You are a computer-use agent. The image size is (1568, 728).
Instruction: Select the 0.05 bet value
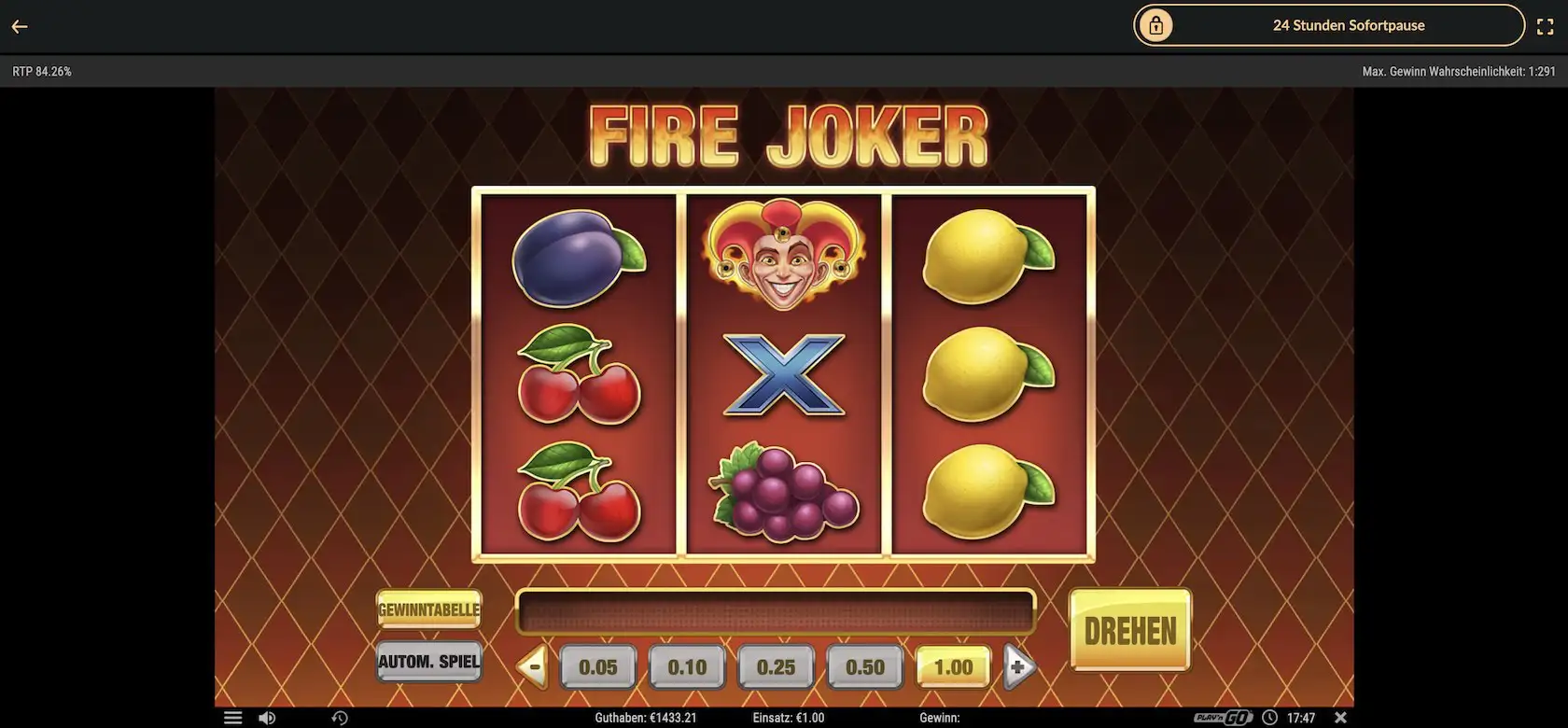(597, 667)
